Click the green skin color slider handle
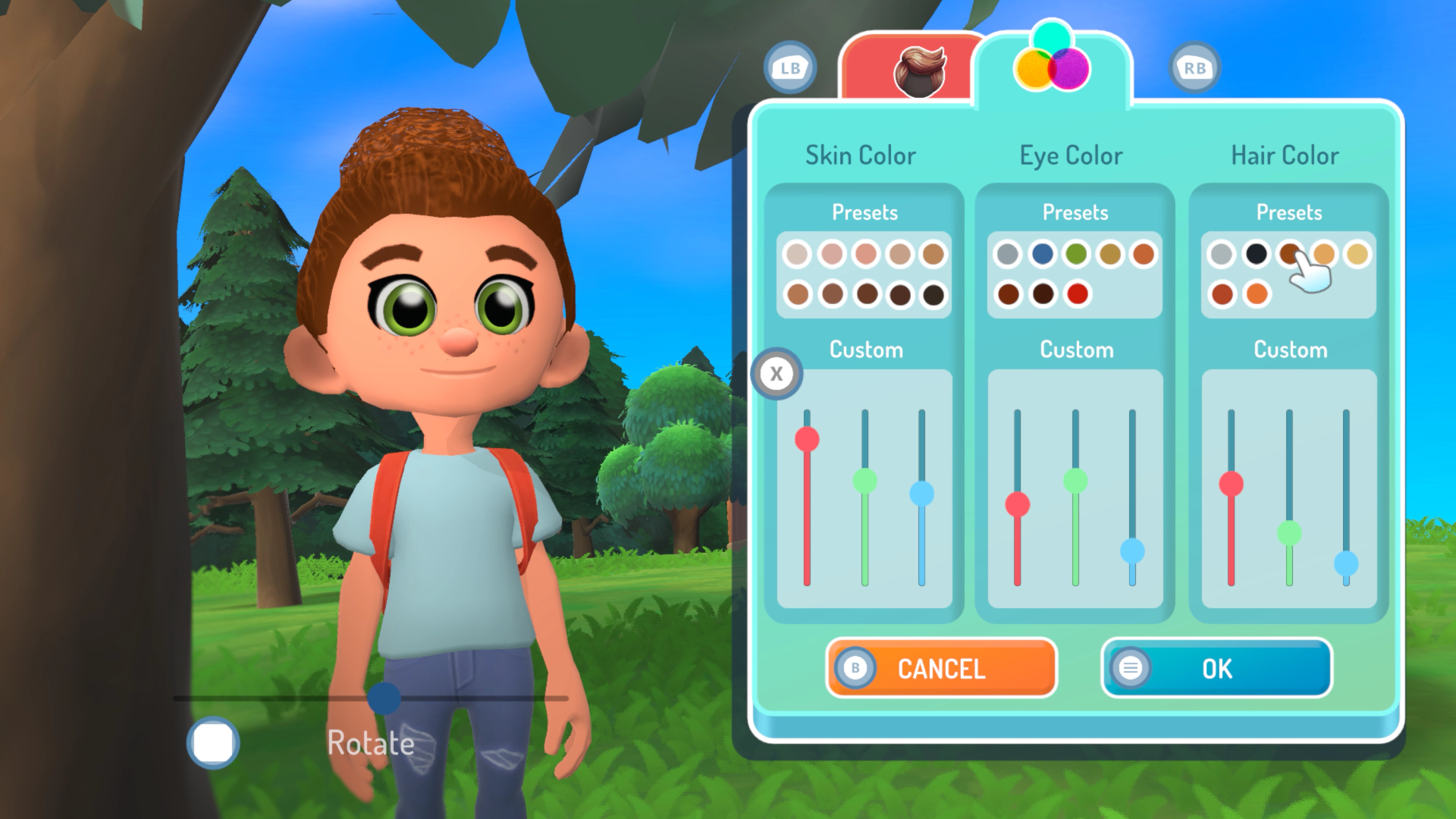 (864, 481)
